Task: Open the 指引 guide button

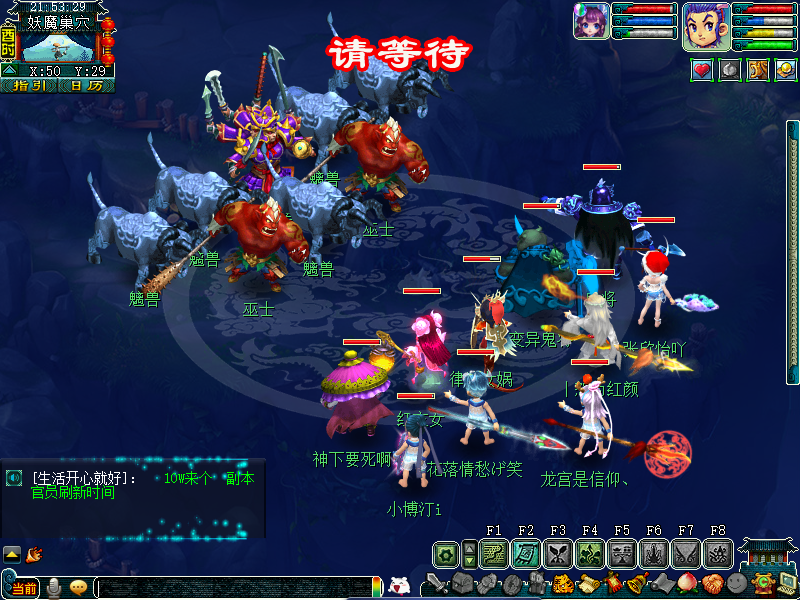Action: (x=31, y=86)
